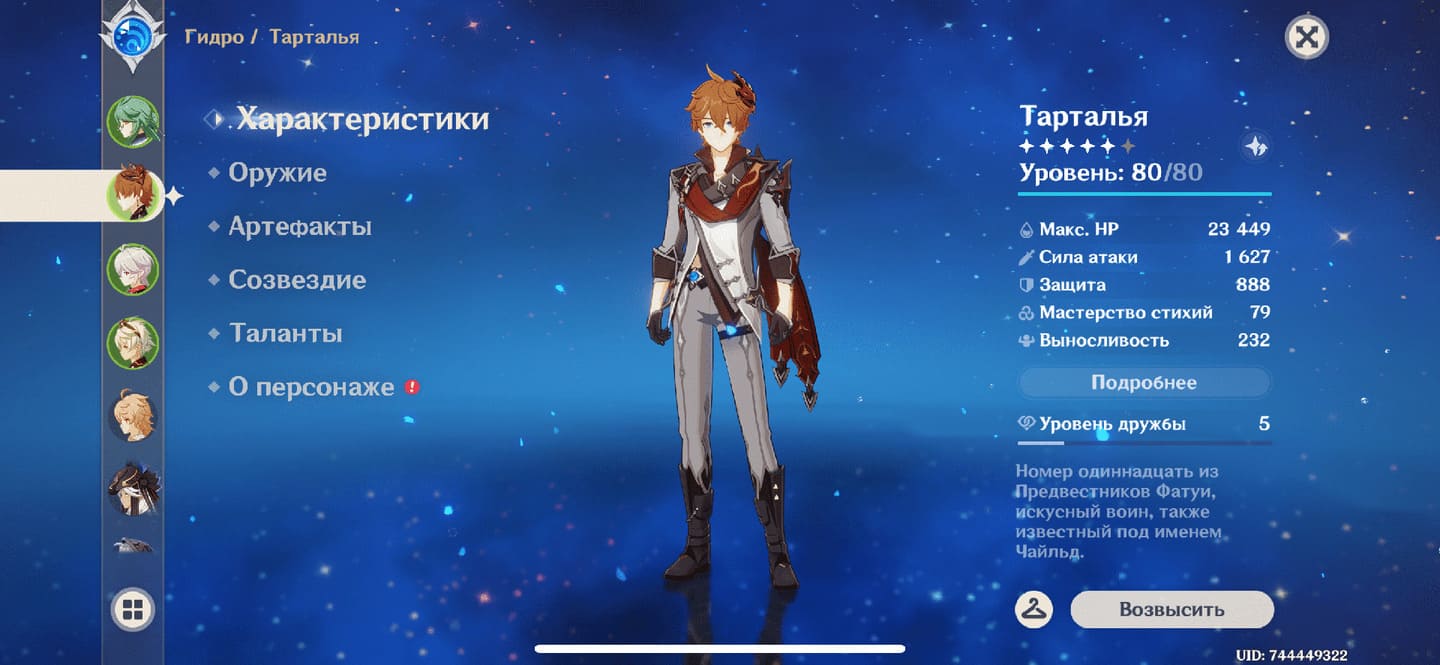Select the Характеристики menu entry
Viewport: 1440px width, 665px height.
362,119
